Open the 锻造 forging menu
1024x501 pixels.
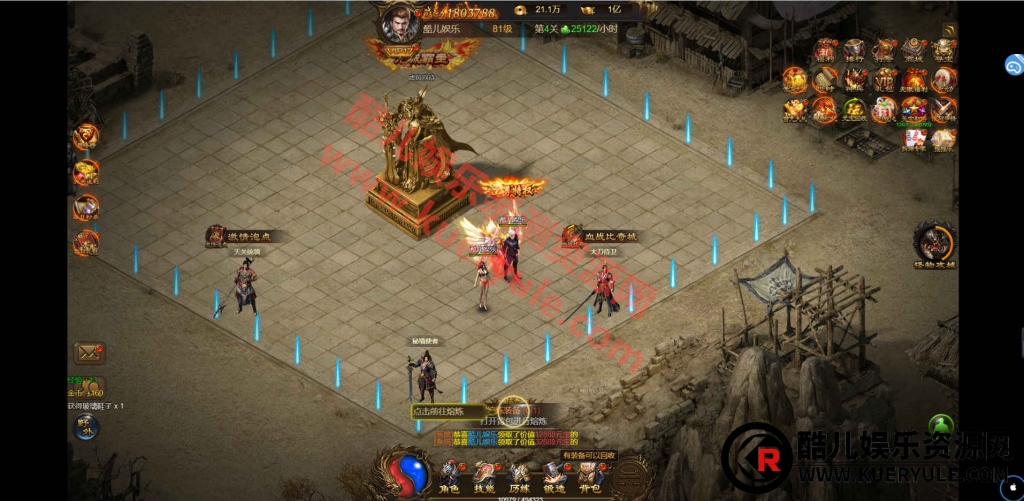[553, 474]
